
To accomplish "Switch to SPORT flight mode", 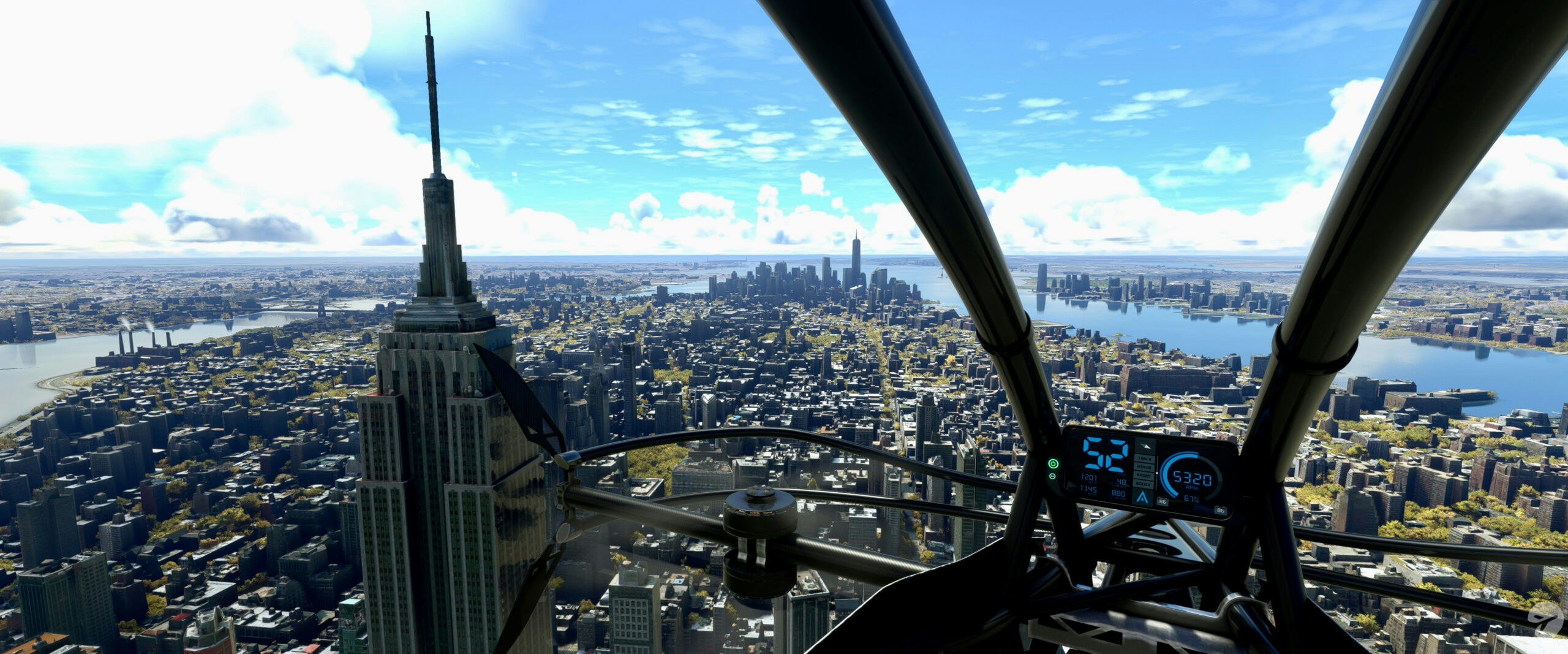I will click(1144, 476).
